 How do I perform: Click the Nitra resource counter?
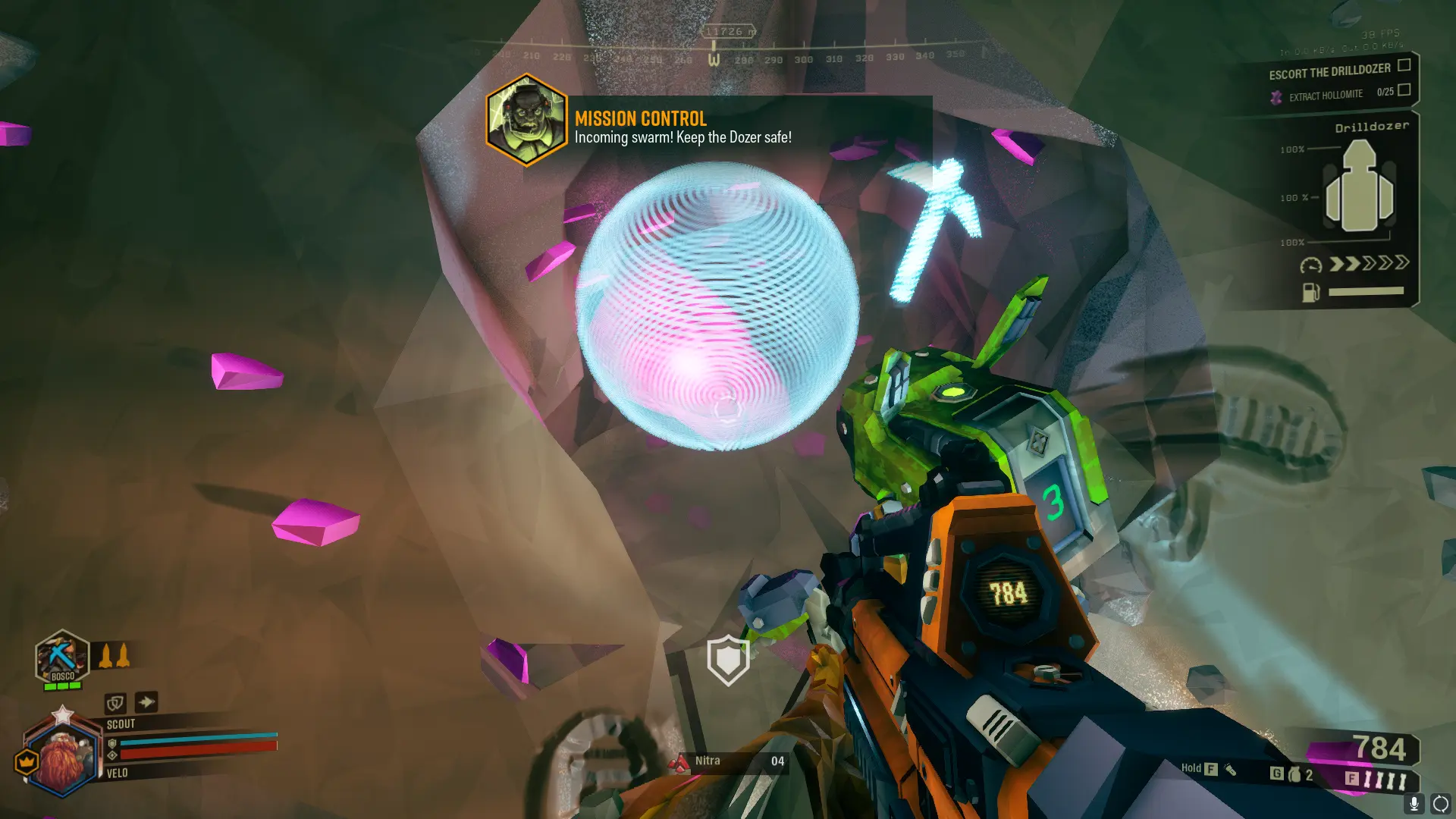[x=729, y=761]
